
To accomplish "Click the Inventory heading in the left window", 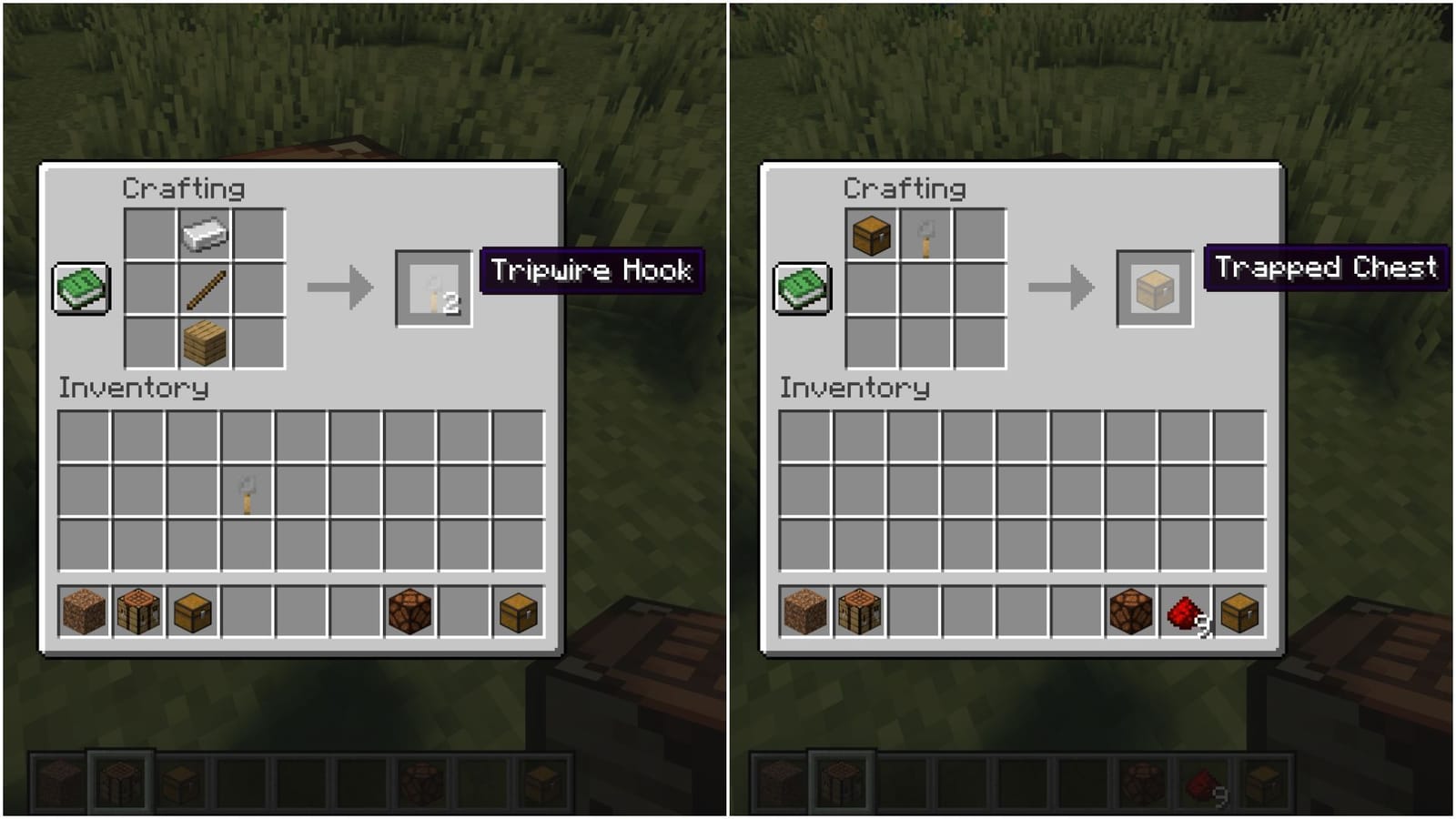I will 134,388.
